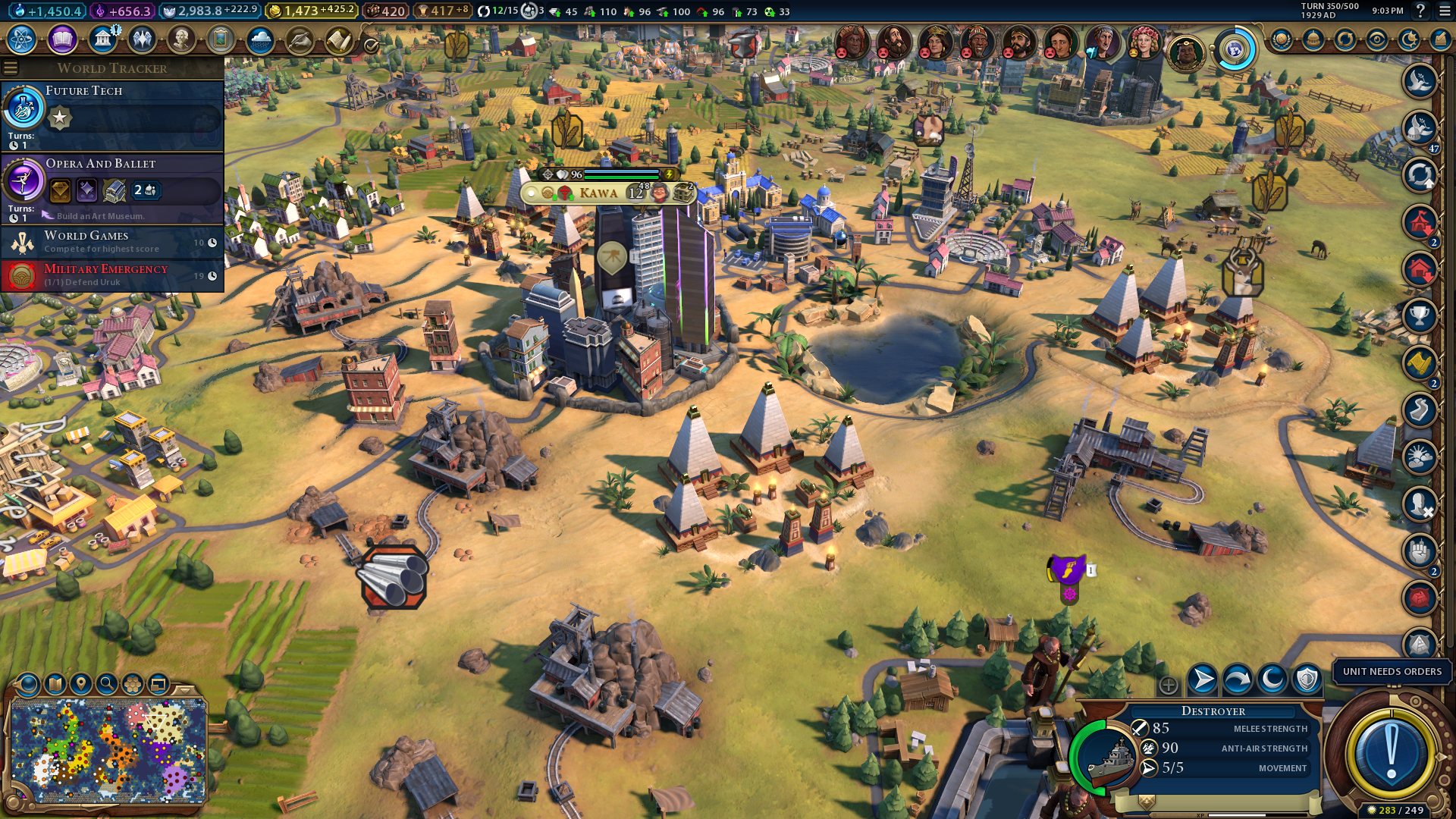Open the Climate rain cloud icon
The width and height of the screenshot is (1456, 819).
pyautogui.click(x=260, y=39)
